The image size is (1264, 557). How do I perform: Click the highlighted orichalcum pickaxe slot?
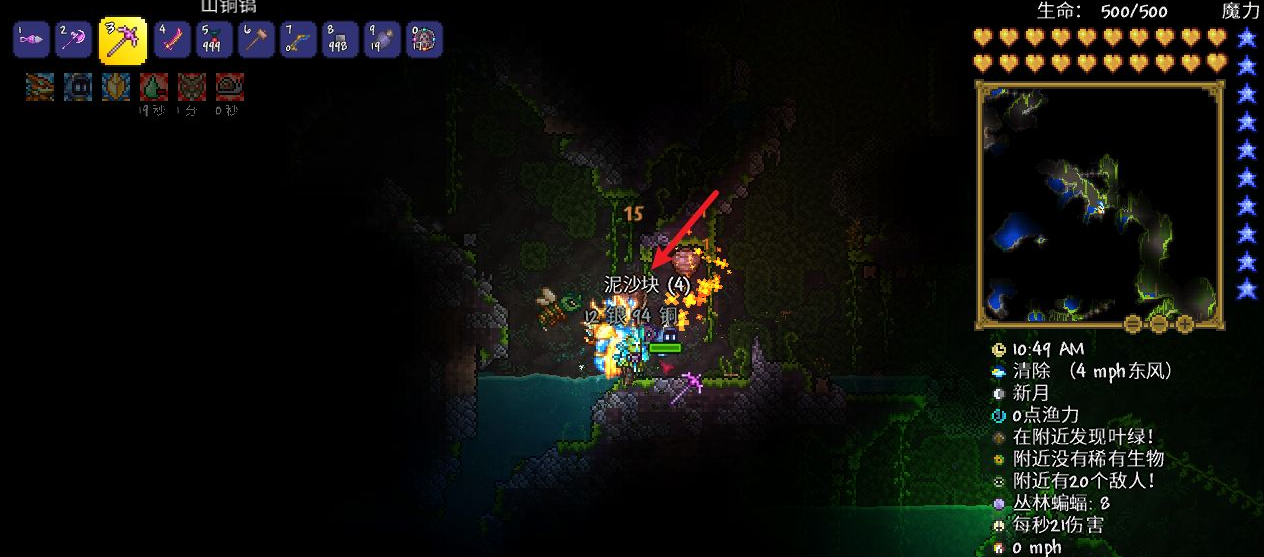click(x=123, y=41)
